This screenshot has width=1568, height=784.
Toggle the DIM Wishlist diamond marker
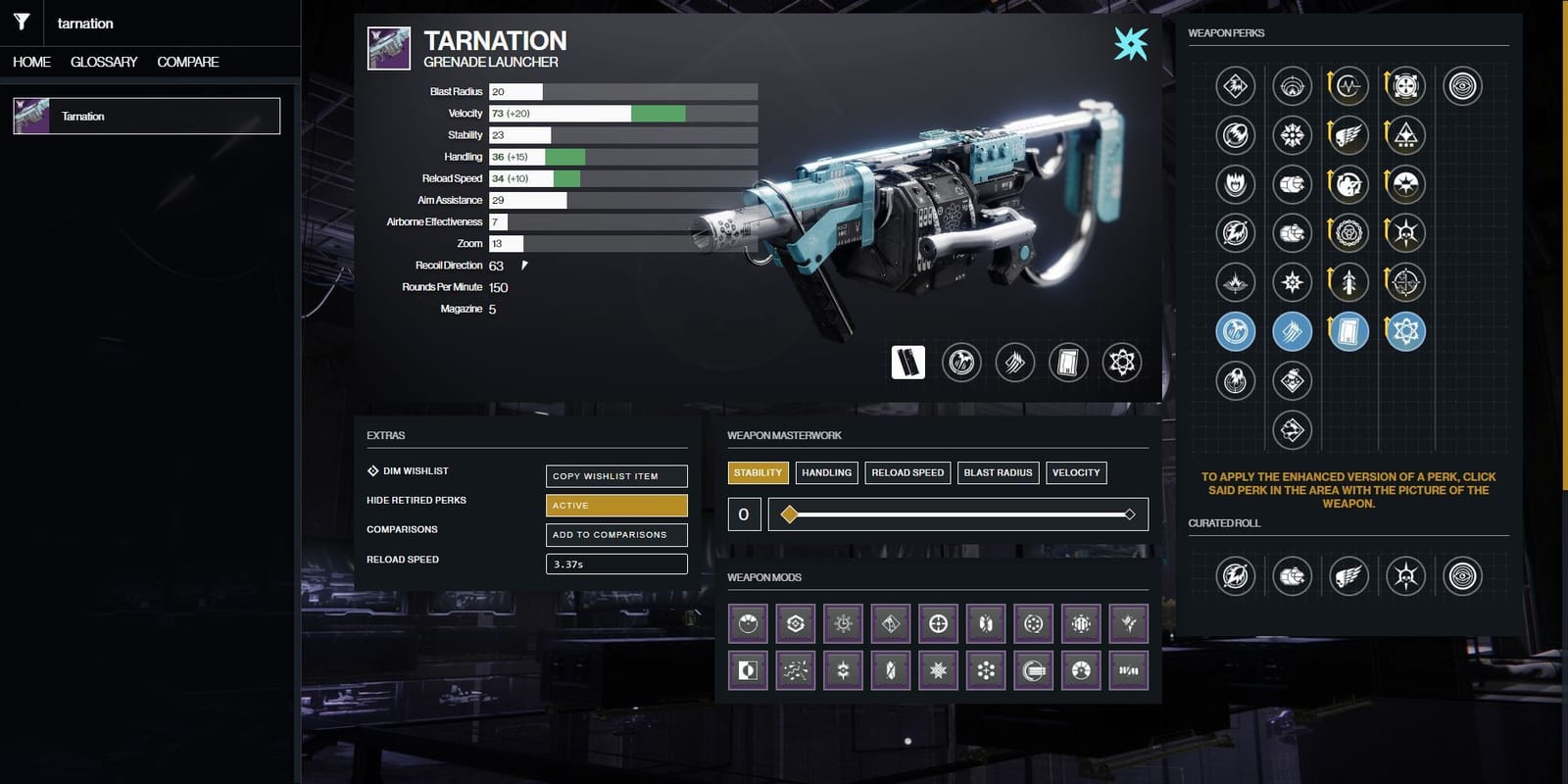372,470
